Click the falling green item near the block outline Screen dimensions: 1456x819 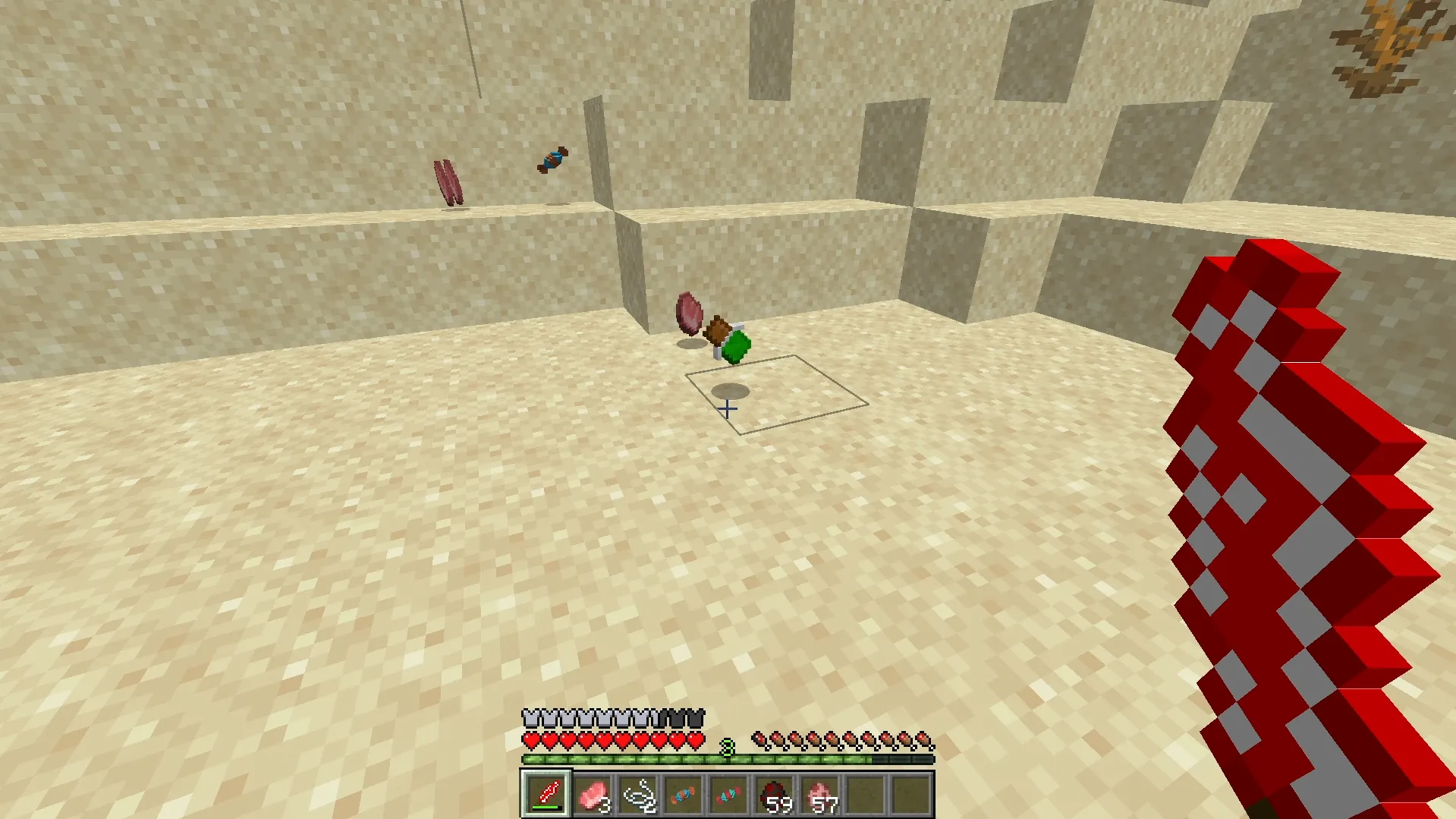[x=737, y=345]
